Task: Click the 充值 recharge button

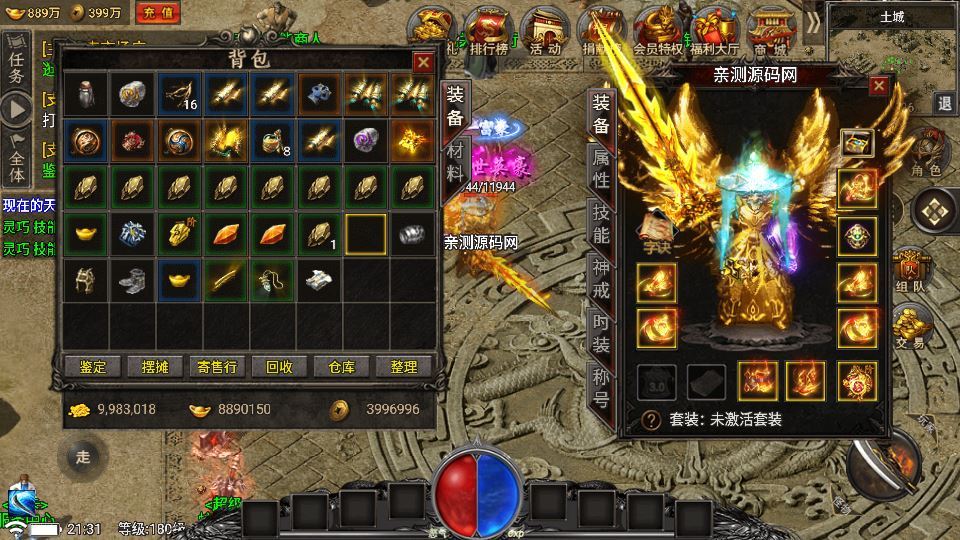Action: (x=158, y=13)
